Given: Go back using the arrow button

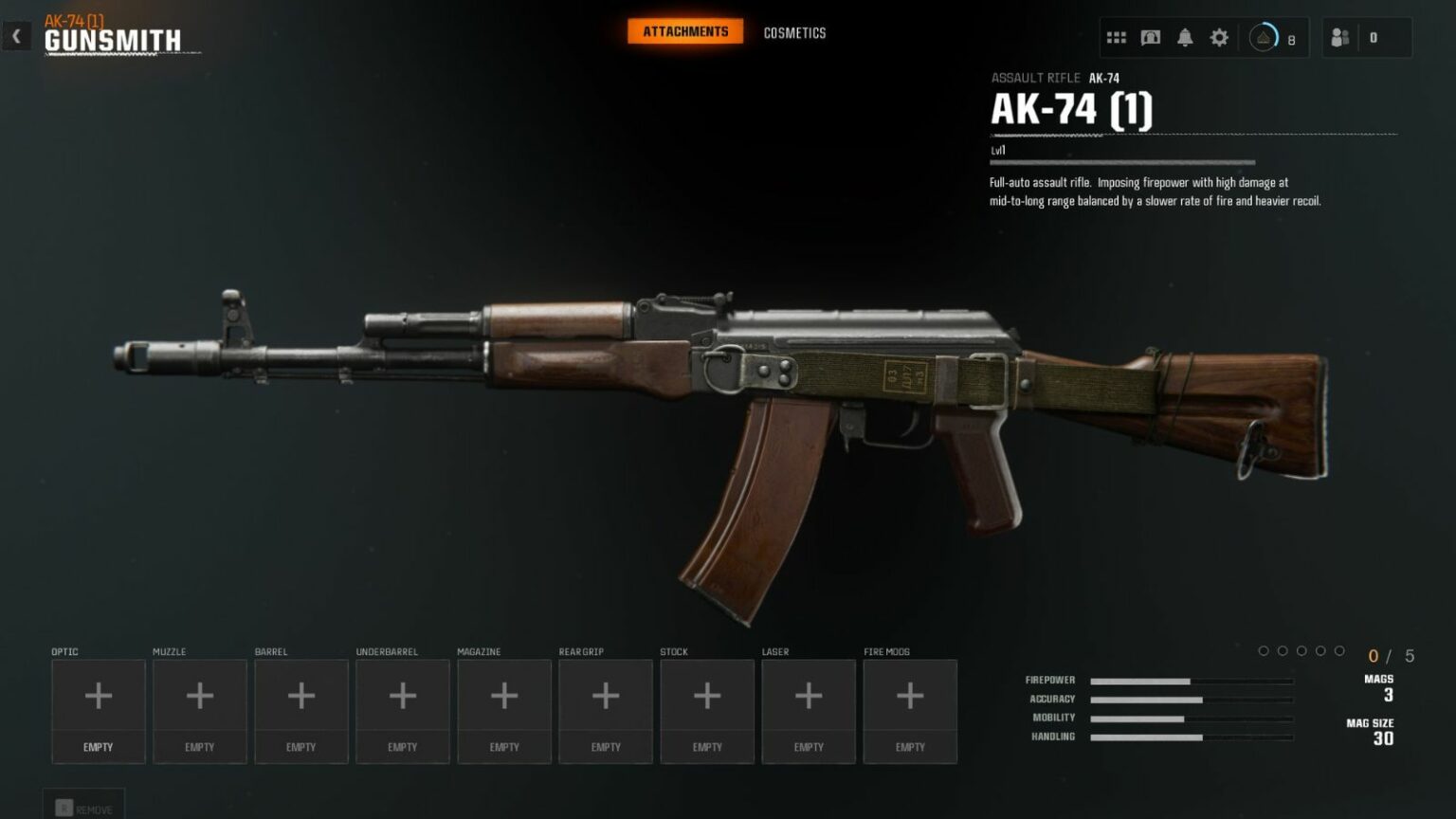Looking at the screenshot, I should [x=15, y=35].
